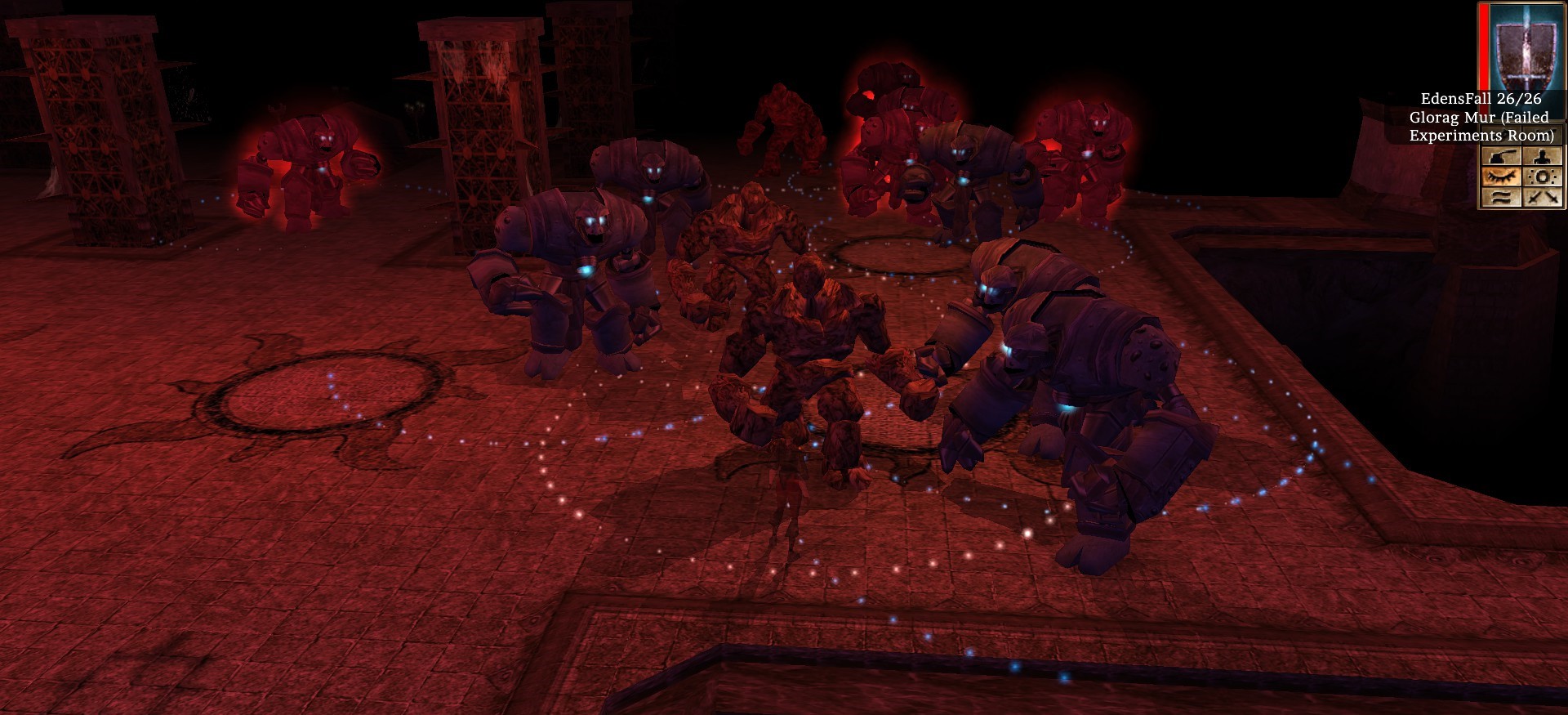Toggle the closed-eye stealth mode button
Image resolution: width=1568 pixels, height=715 pixels.
pos(1501,177)
